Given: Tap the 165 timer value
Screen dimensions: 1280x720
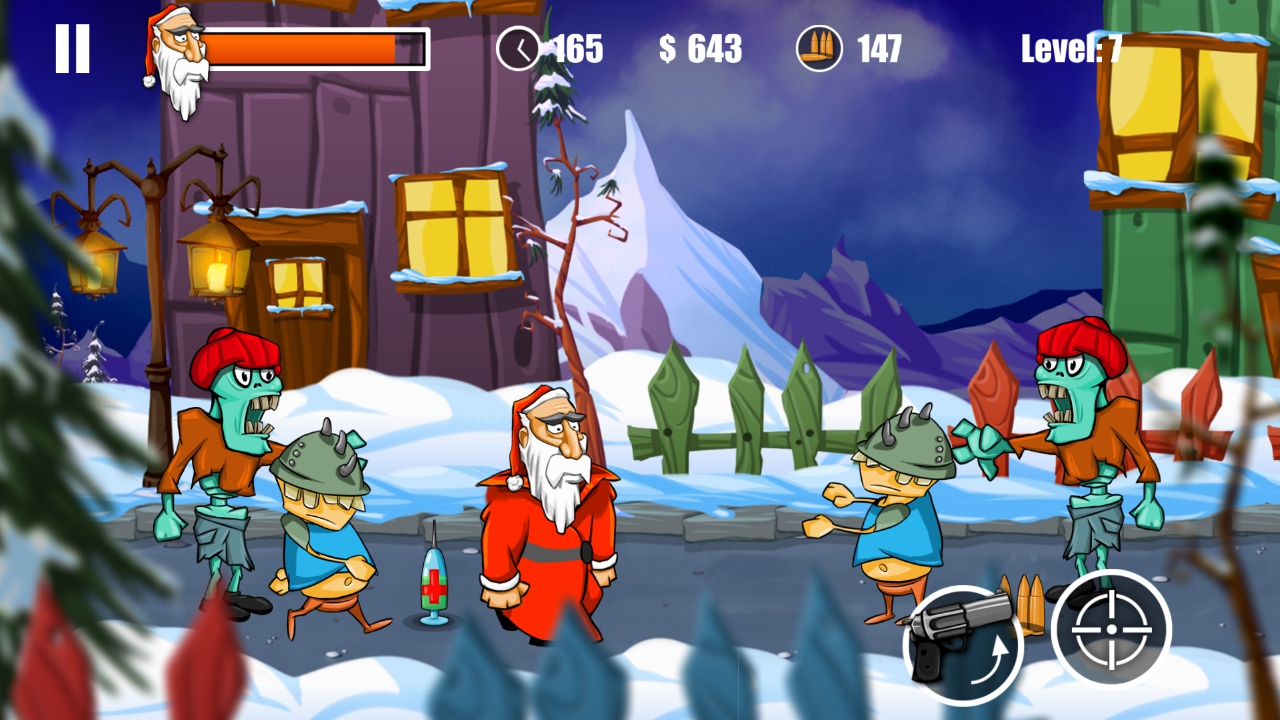Looking at the screenshot, I should click(x=578, y=48).
